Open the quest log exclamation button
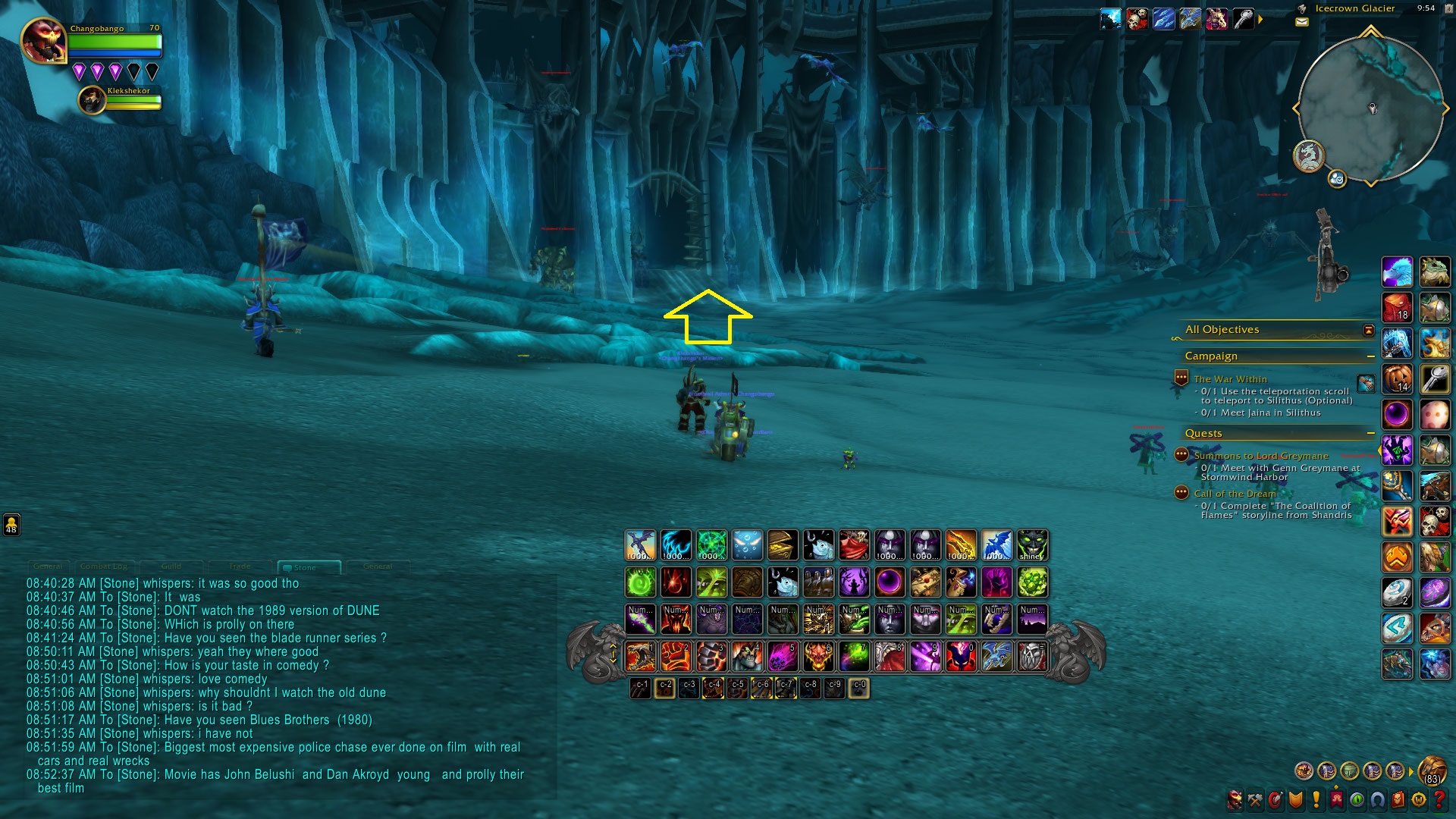The image size is (1456, 819). coord(1316,799)
